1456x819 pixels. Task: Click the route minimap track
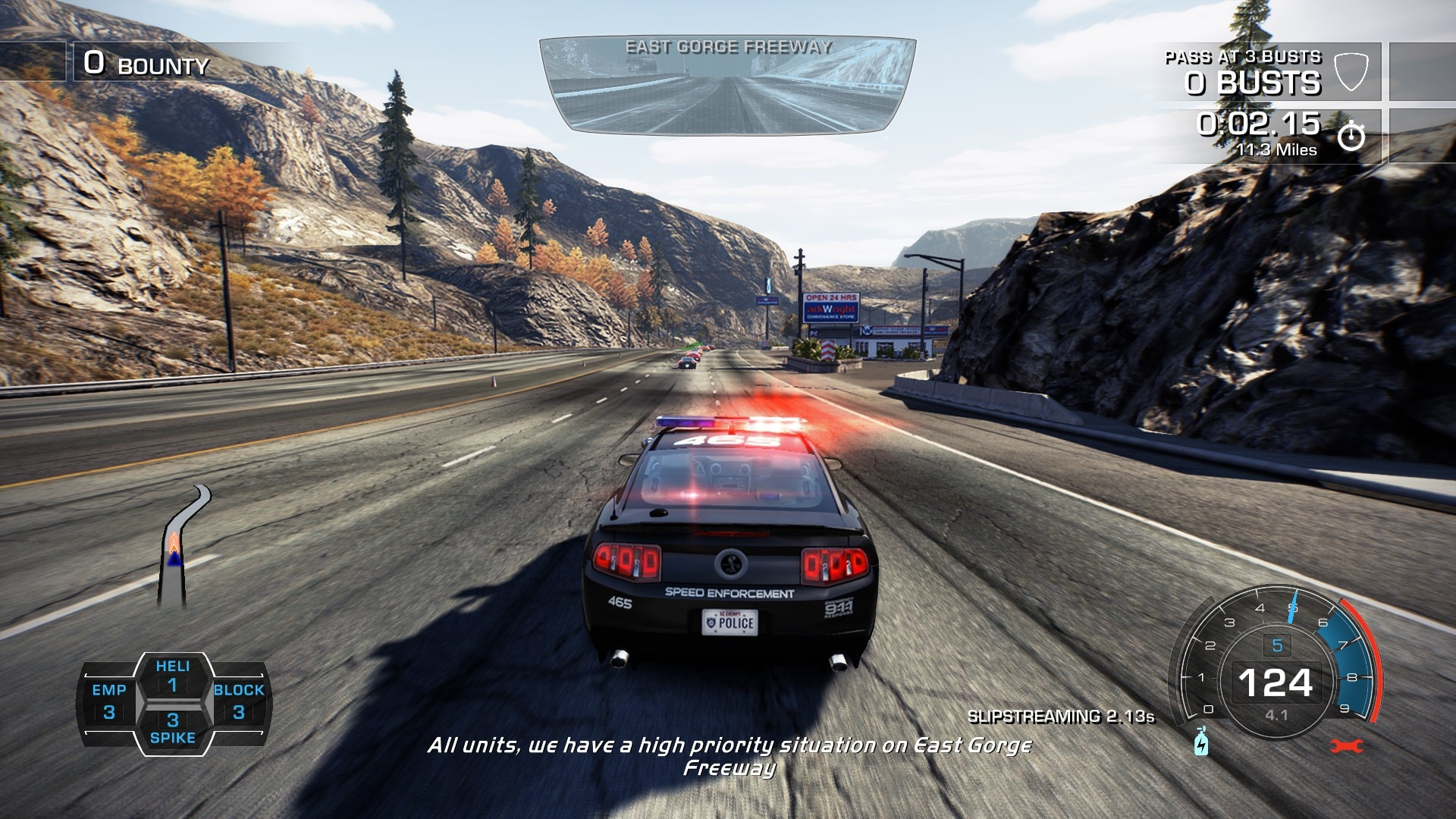pyautogui.click(x=180, y=546)
